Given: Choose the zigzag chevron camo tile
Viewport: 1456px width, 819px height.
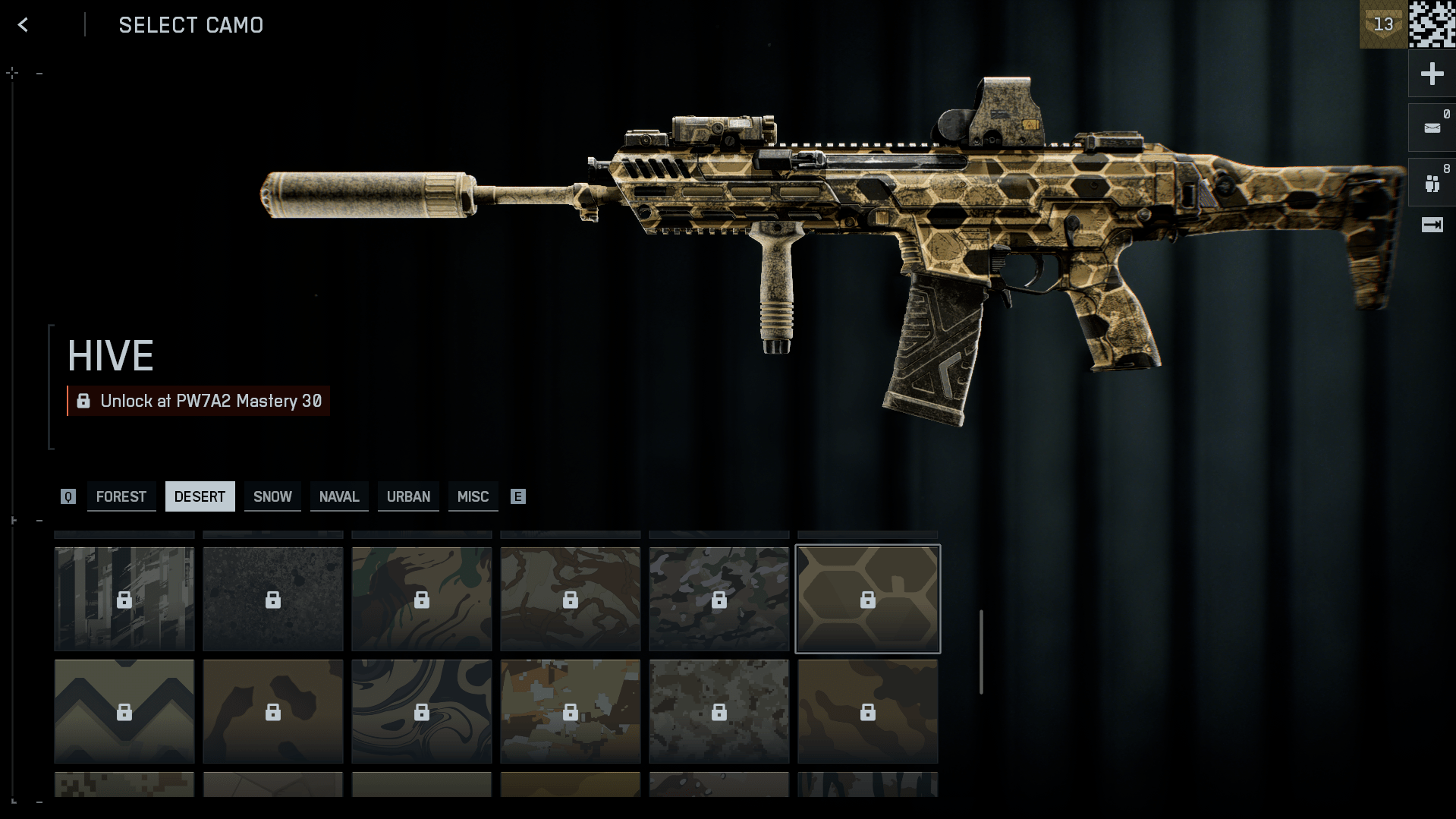Looking at the screenshot, I should (124, 711).
